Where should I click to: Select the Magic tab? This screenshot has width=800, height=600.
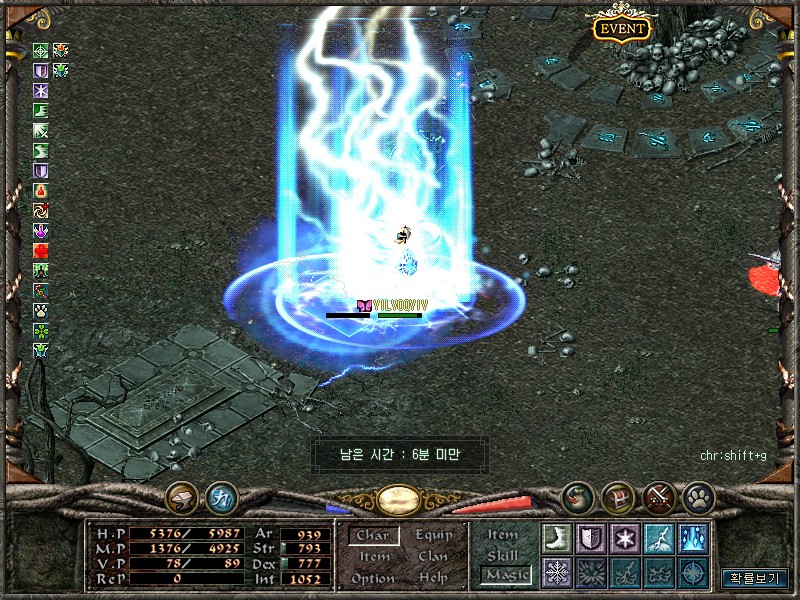(x=504, y=575)
